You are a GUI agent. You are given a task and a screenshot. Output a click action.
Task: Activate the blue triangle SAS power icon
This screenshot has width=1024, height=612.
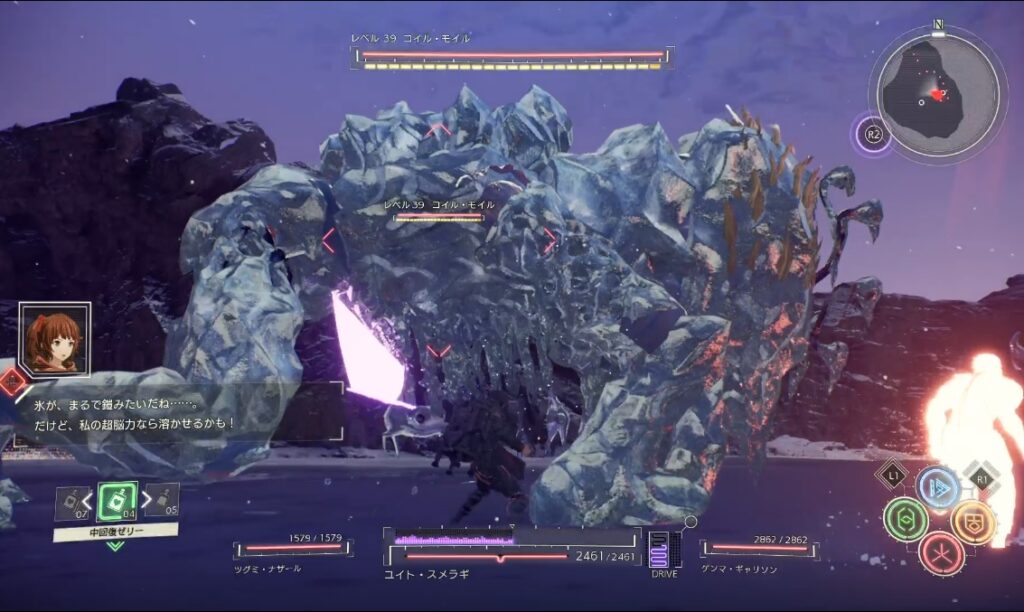(938, 486)
